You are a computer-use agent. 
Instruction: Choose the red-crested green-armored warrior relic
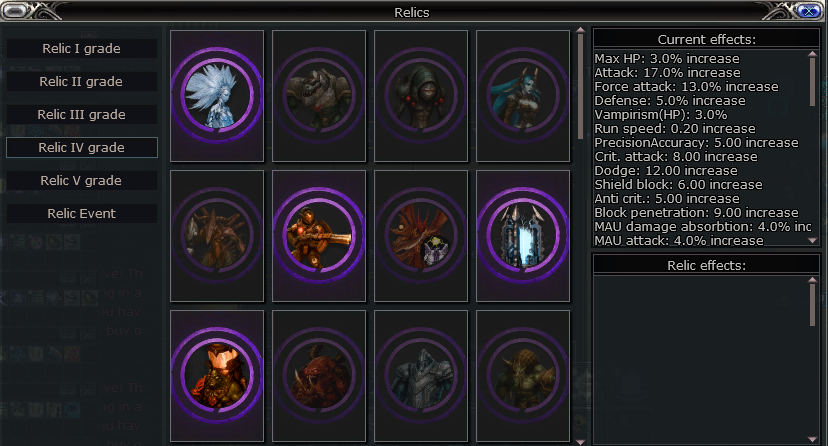[217, 375]
